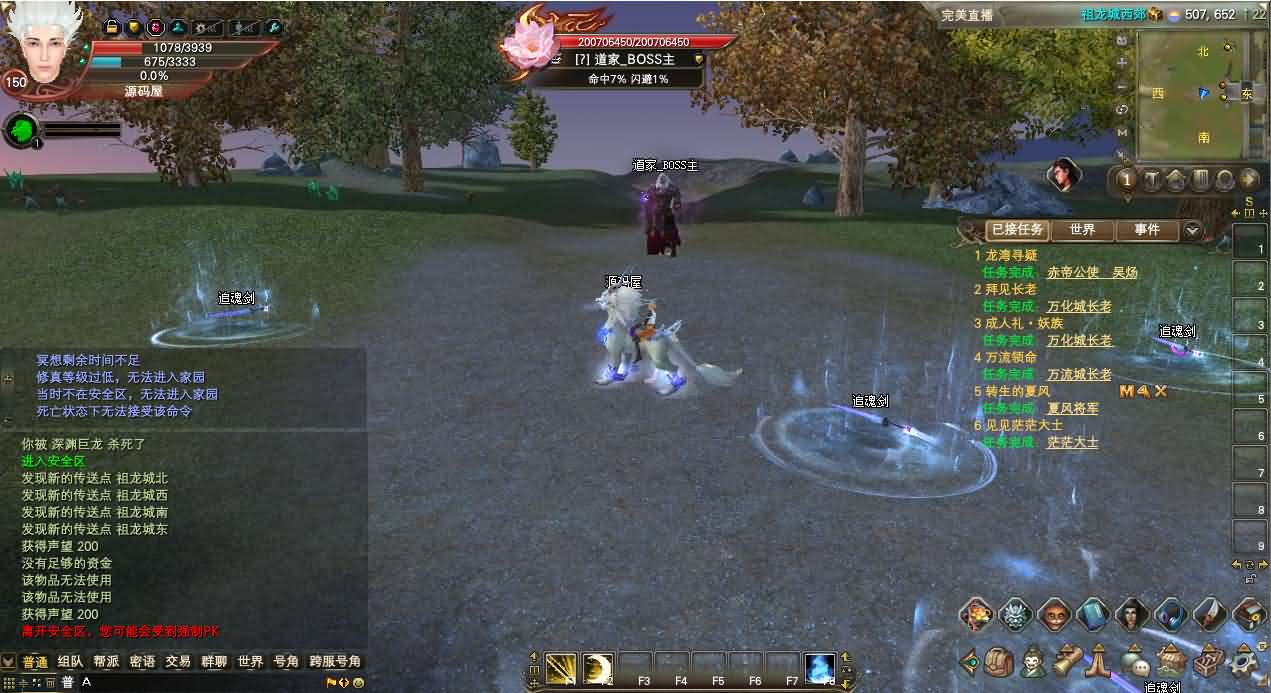Choose the 普通 normal chat channel
This screenshot has width=1271, height=693.
coord(35,662)
